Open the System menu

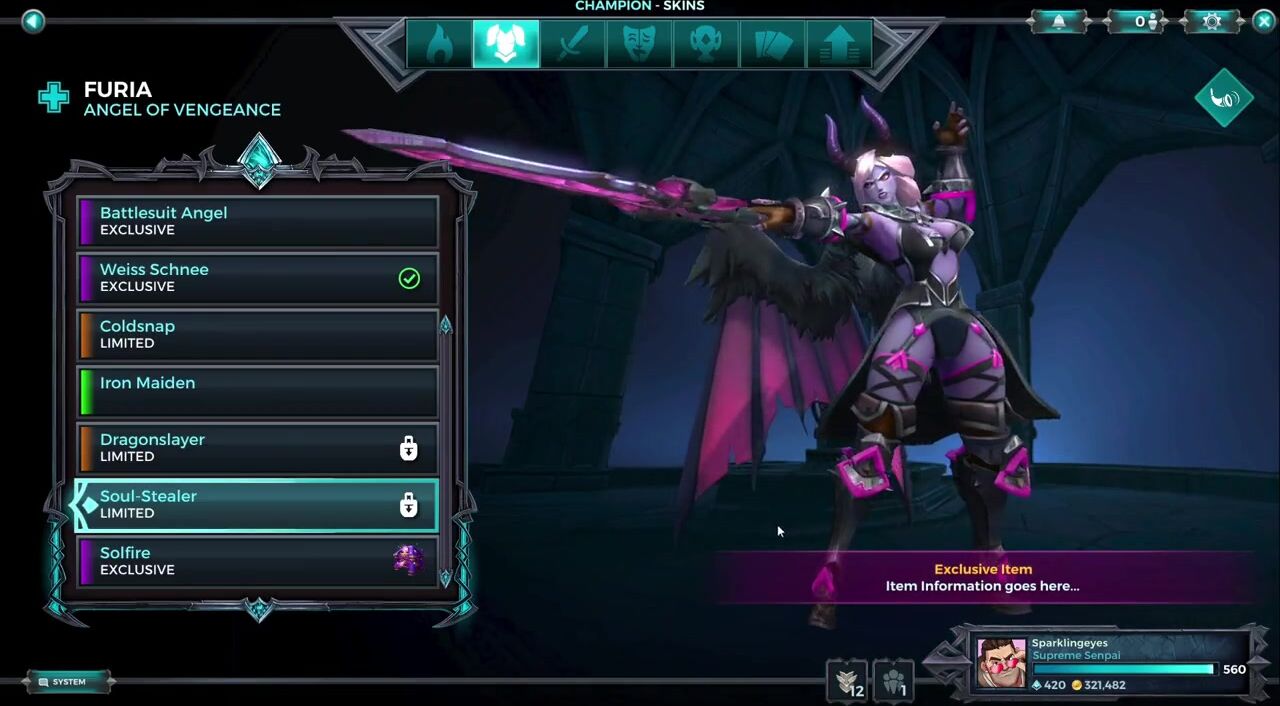click(x=68, y=682)
